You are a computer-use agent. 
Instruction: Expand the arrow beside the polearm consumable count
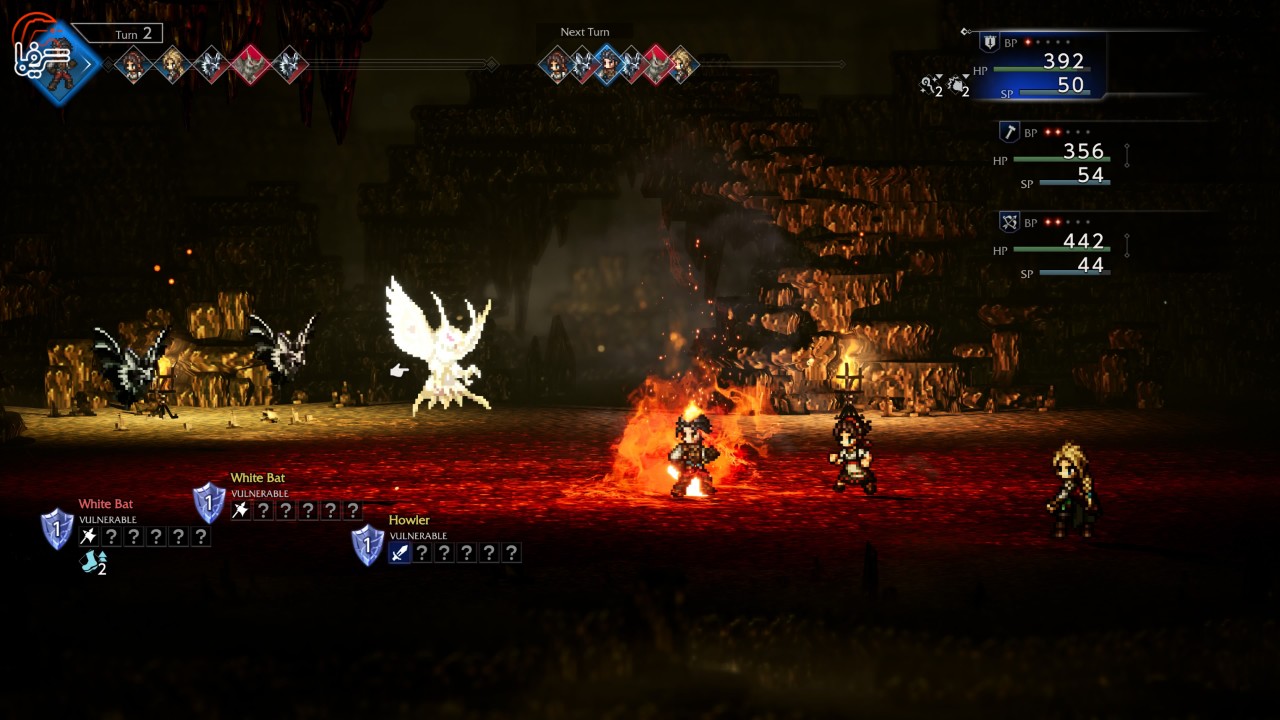(938, 76)
